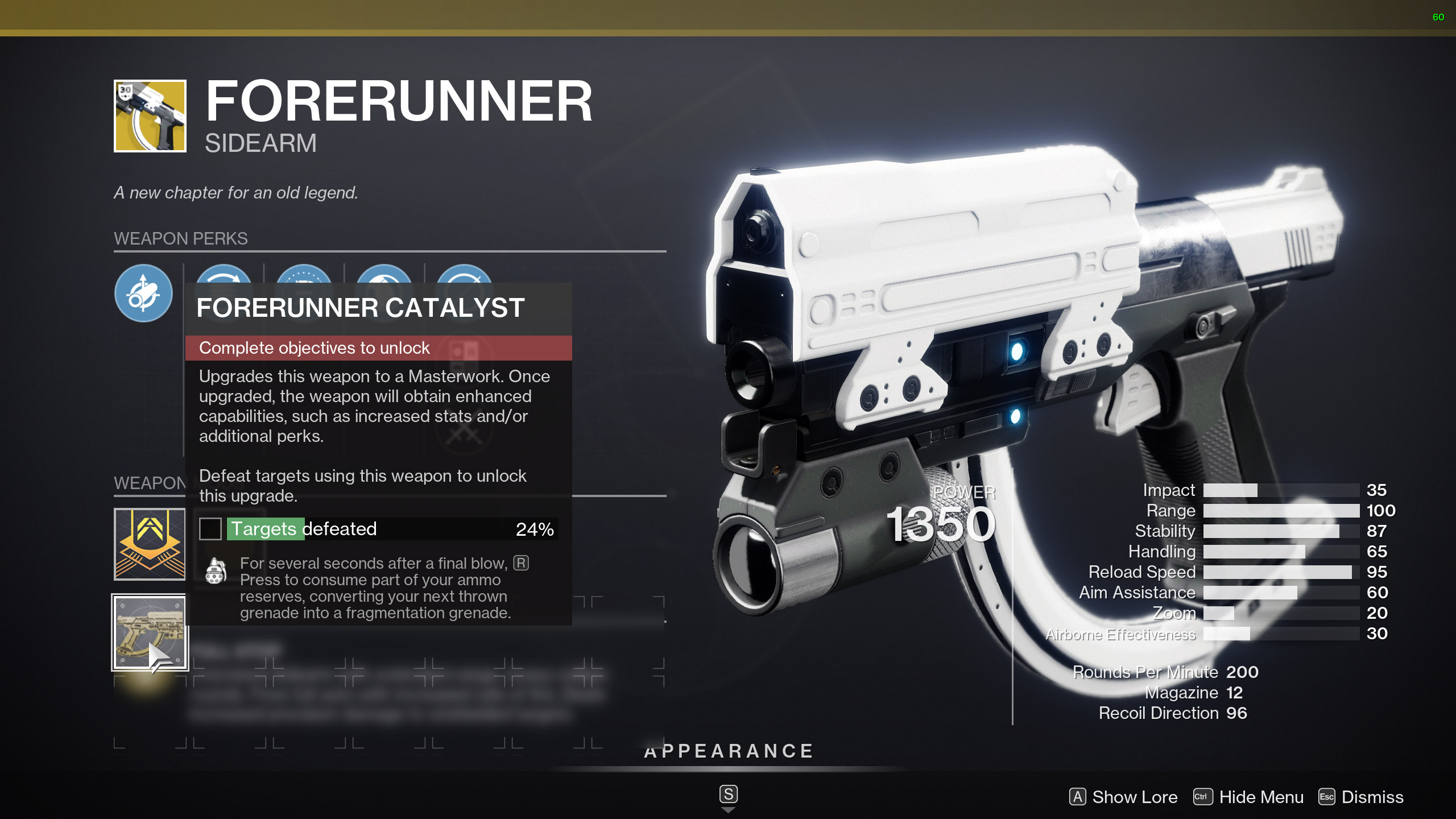
Task: Click the Forerunner weapon thumbnail
Action: tap(150, 116)
